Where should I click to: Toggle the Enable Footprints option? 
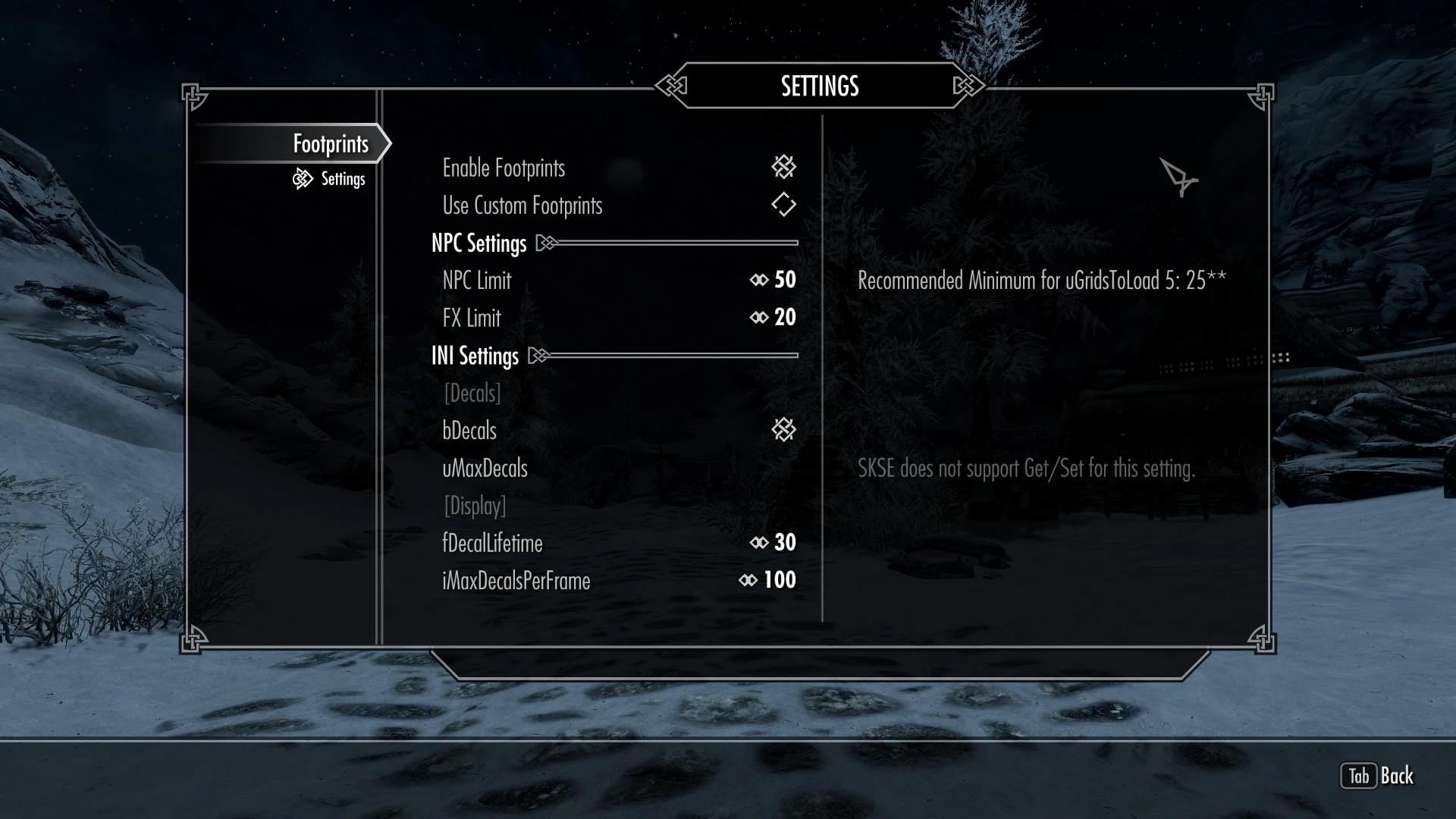click(783, 168)
